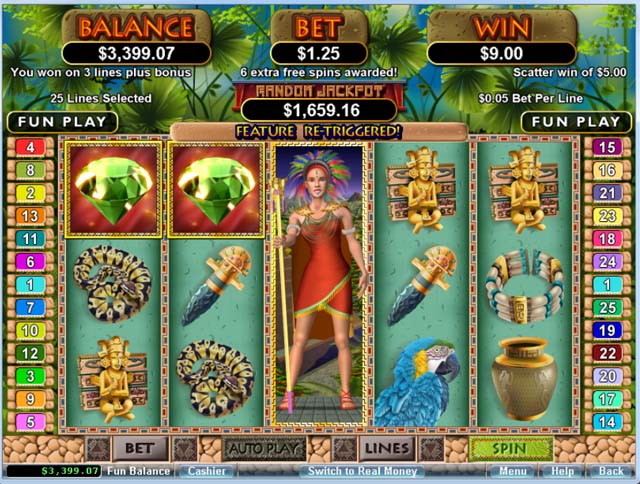The height and width of the screenshot is (484, 640).
Task: Open the Help page
Action: (x=563, y=471)
